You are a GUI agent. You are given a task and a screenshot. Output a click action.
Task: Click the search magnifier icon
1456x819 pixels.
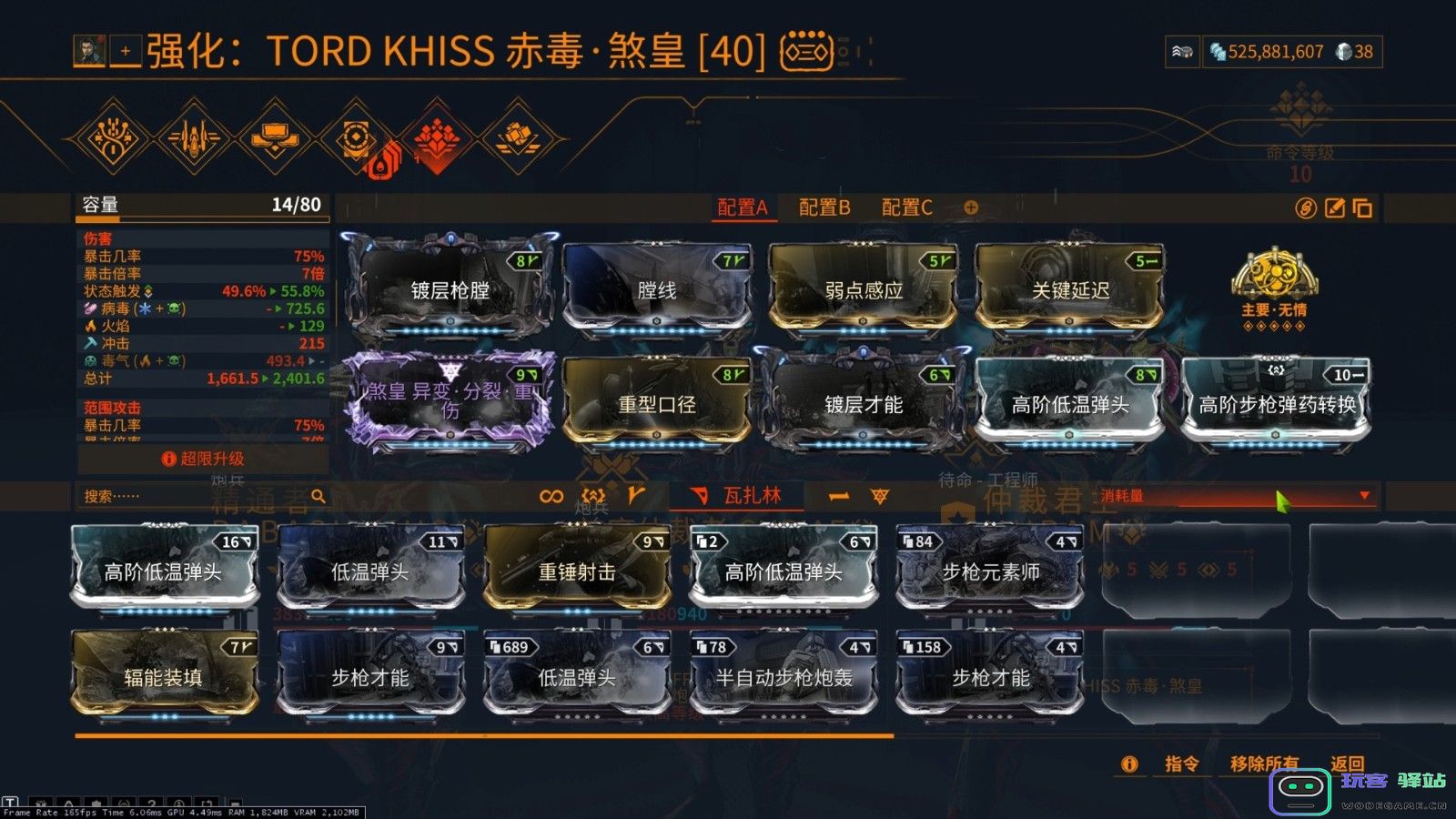click(317, 496)
